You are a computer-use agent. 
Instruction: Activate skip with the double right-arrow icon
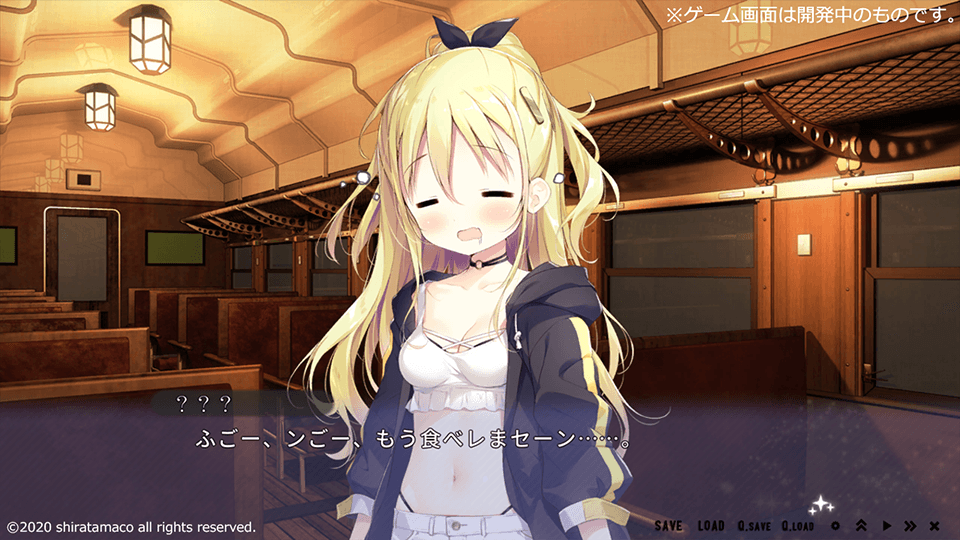pyautogui.click(x=910, y=526)
